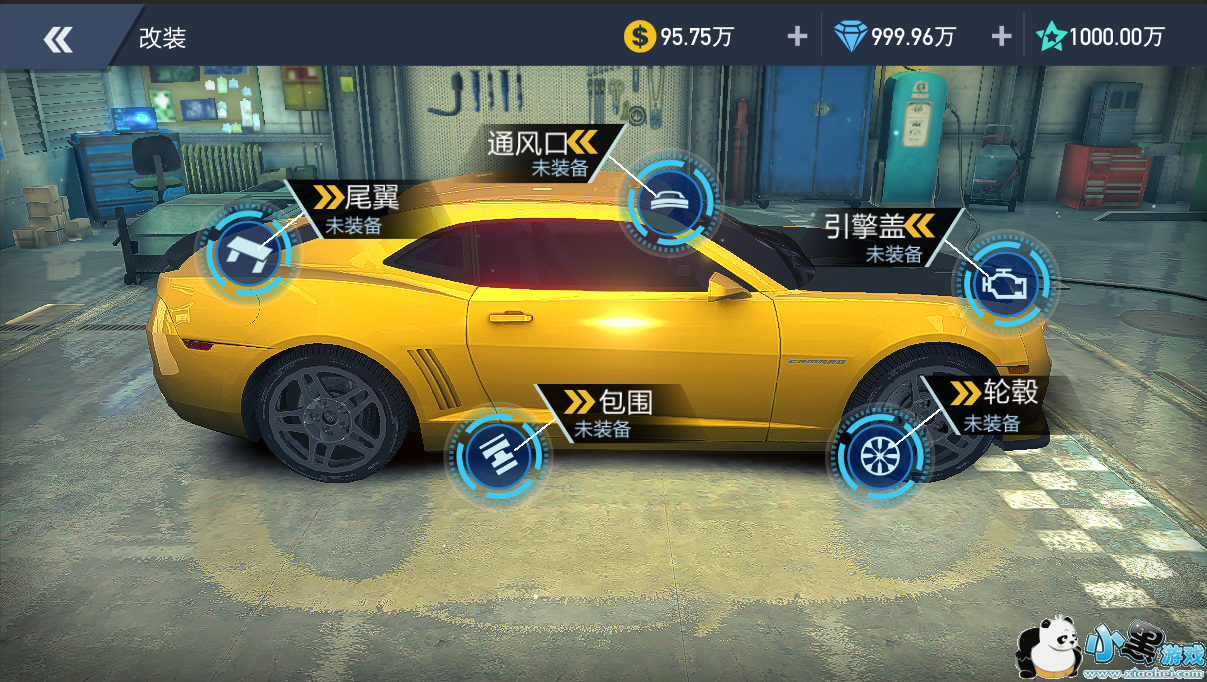
Task: Open the 尾翼 spoiler upgrade slot
Action: click(x=249, y=252)
